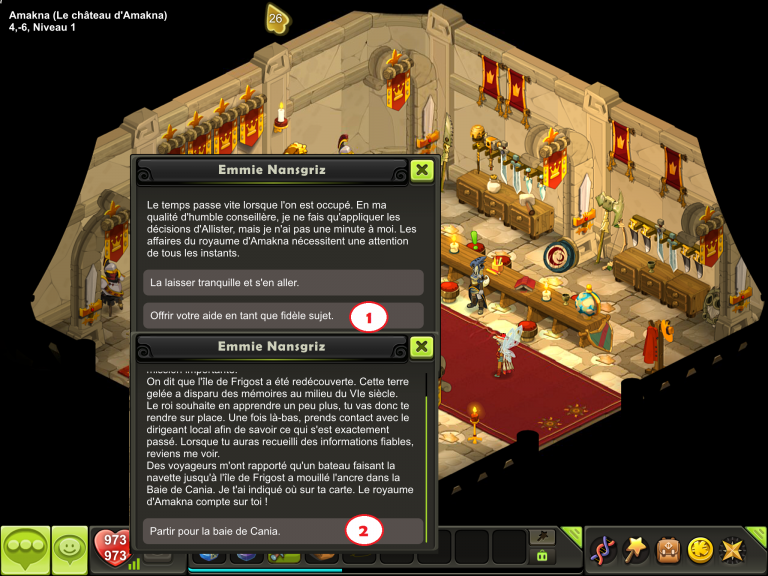768x576 pixels.
Task: Open the smiley emotes button
Action: pos(68,548)
